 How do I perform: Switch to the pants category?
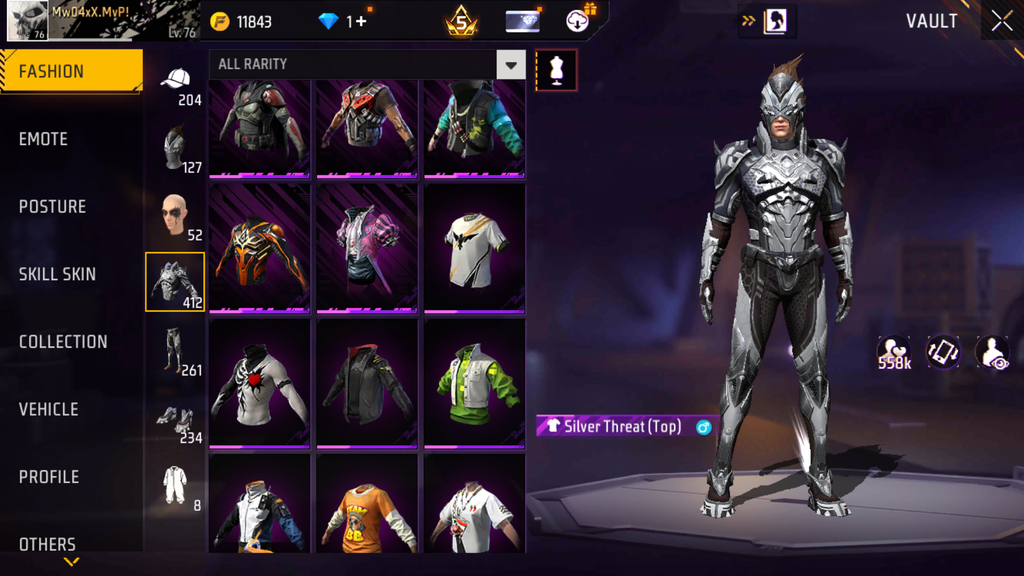tap(175, 349)
